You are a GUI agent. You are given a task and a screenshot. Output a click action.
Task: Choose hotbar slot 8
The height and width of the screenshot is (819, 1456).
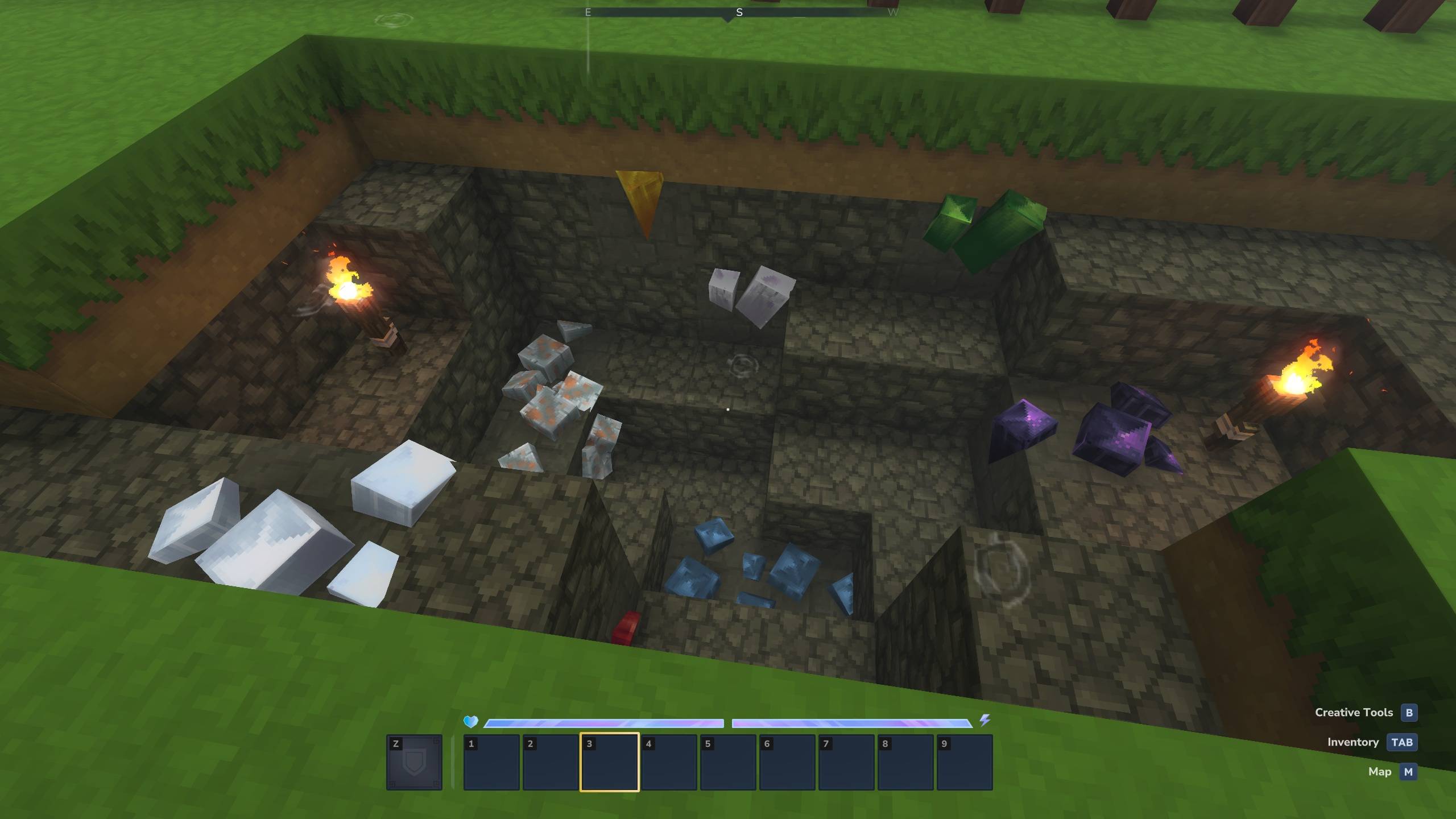[905, 762]
